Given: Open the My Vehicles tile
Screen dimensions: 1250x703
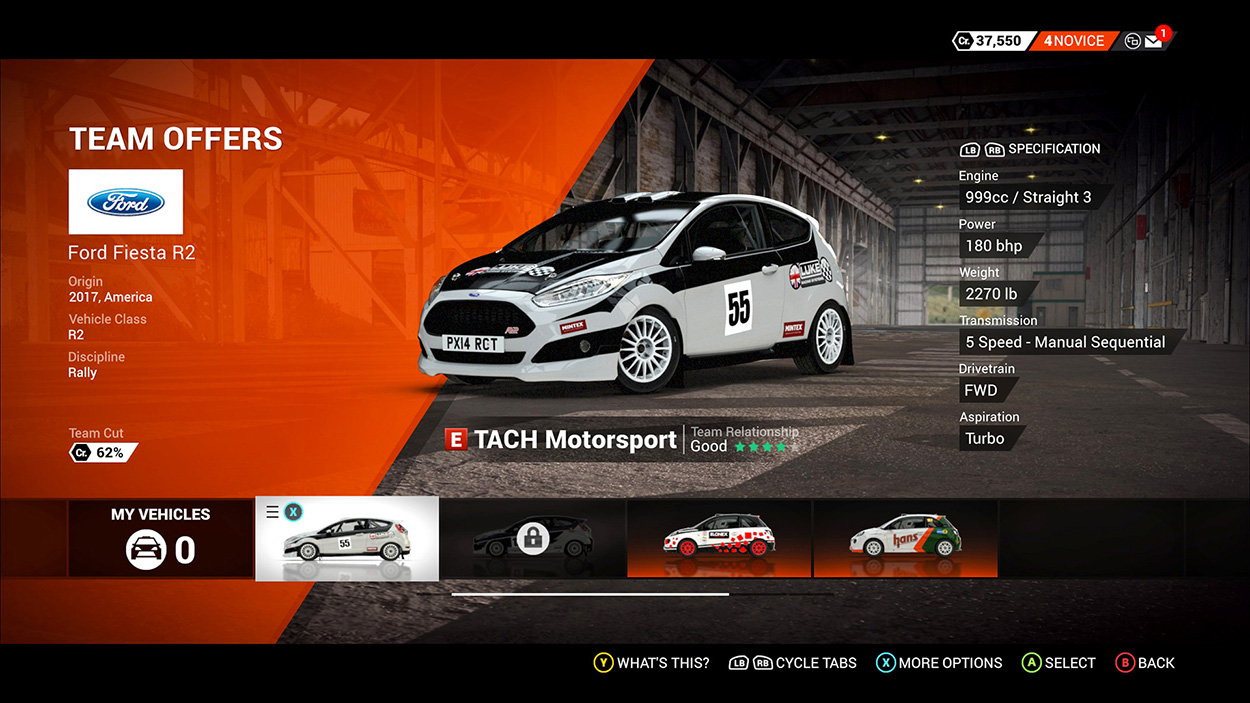Looking at the screenshot, I should click(x=160, y=539).
